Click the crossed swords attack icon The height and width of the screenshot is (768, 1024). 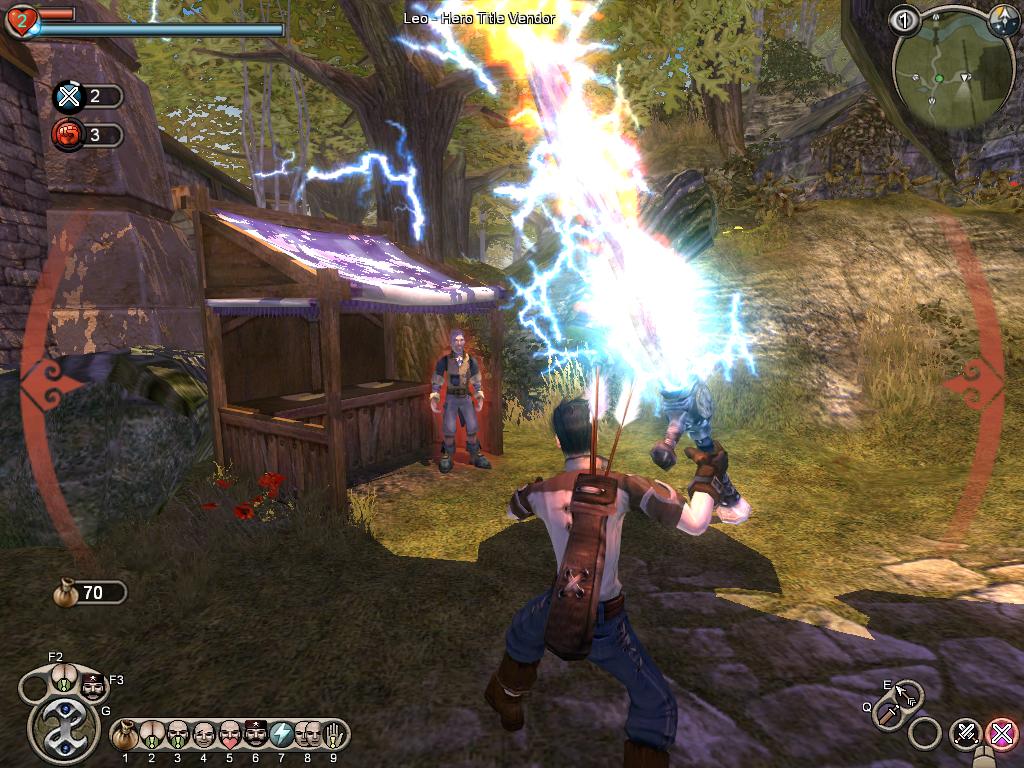click(x=965, y=734)
